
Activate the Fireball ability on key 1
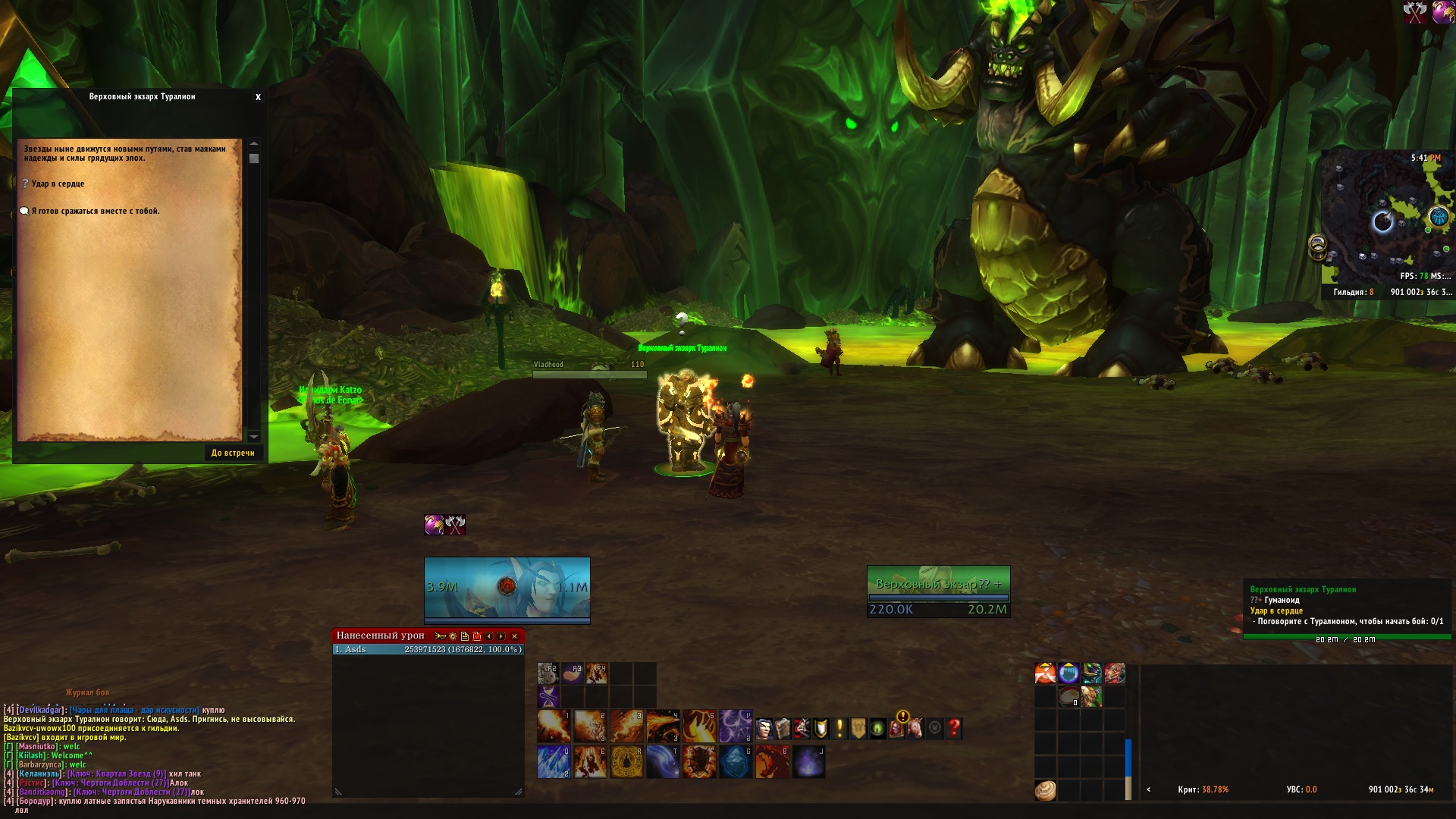pyautogui.click(x=553, y=726)
